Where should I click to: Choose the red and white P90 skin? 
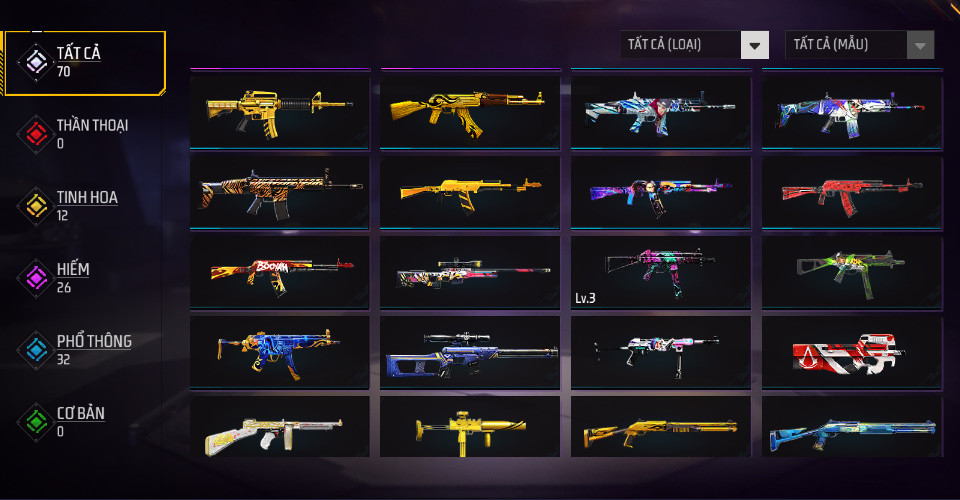tap(852, 352)
